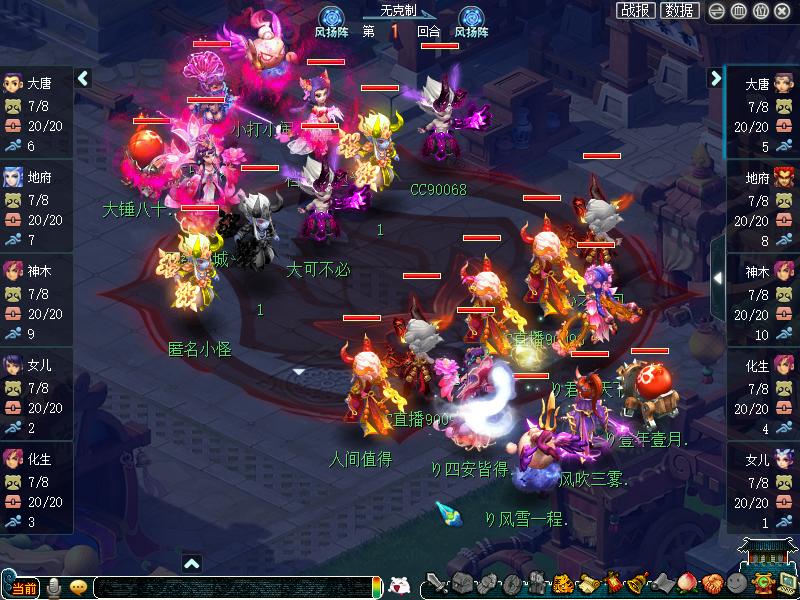This screenshot has height=600, width=800.
Task: Click the smiley face friends icon
Action: click(737, 583)
